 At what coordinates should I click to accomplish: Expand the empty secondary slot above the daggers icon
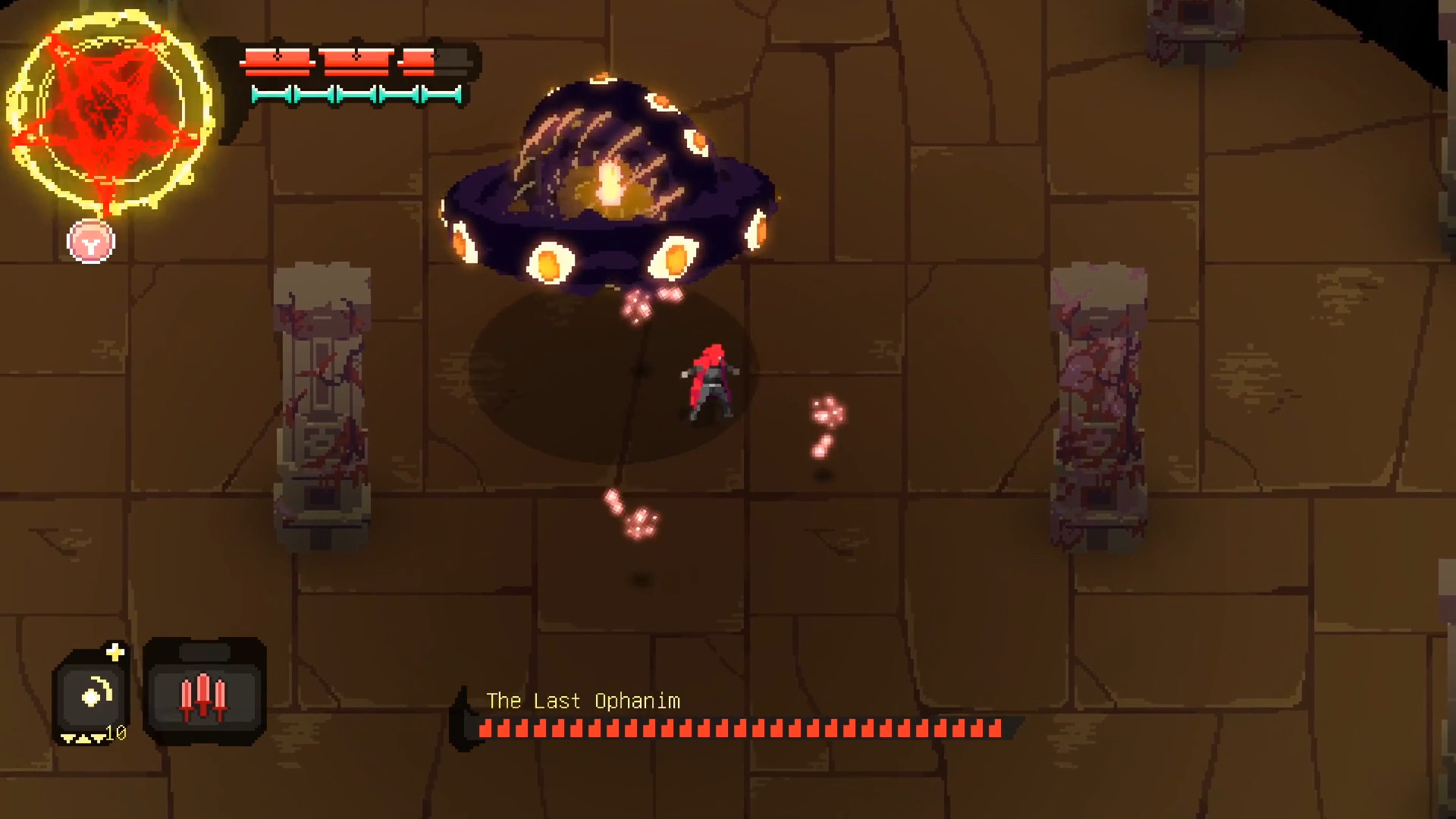(x=204, y=651)
